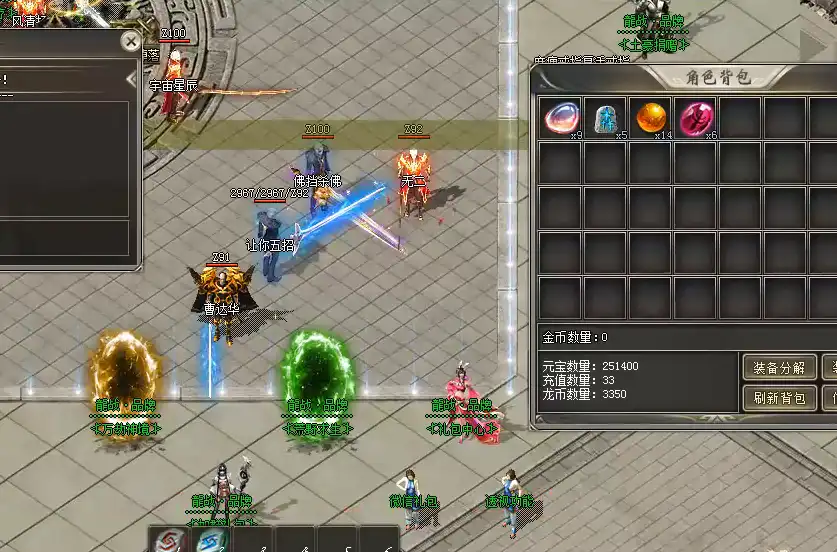This screenshot has height=552, width=837.
Task: Choose the crimson rune orb stack of 6
Action: (x=695, y=117)
